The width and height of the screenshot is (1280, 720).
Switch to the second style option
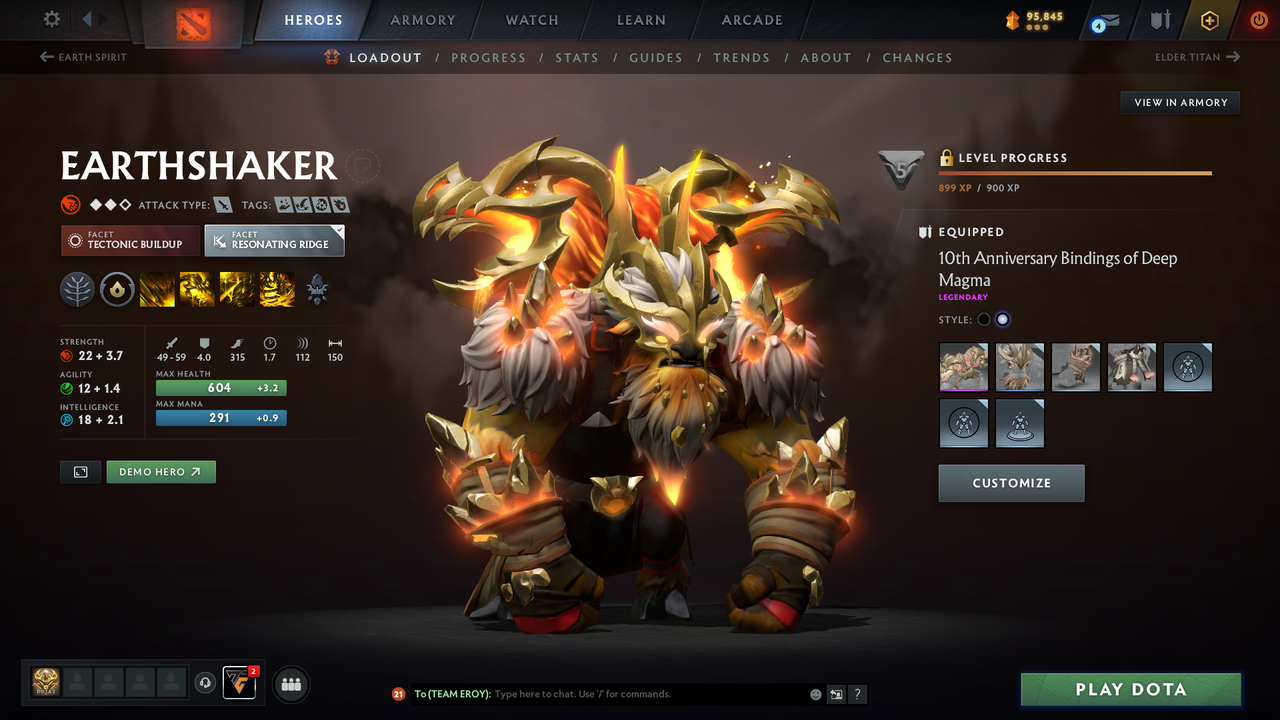coord(1002,319)
